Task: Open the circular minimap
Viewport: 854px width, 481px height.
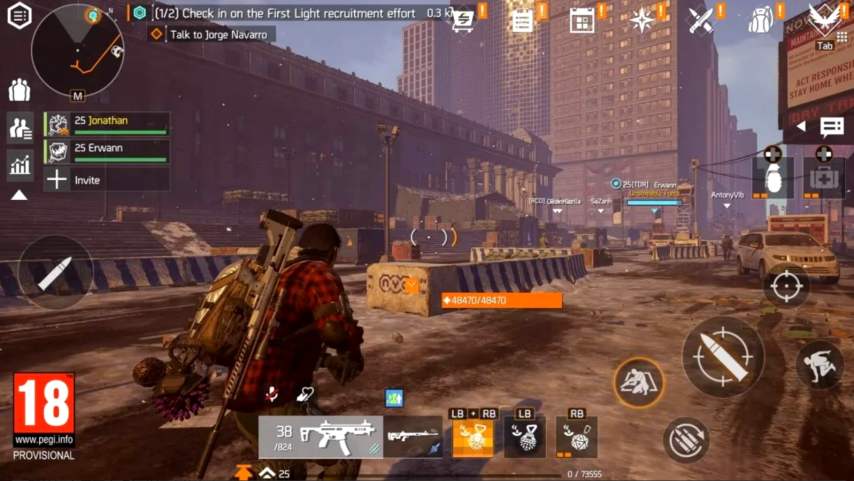Action: (77, 49)
